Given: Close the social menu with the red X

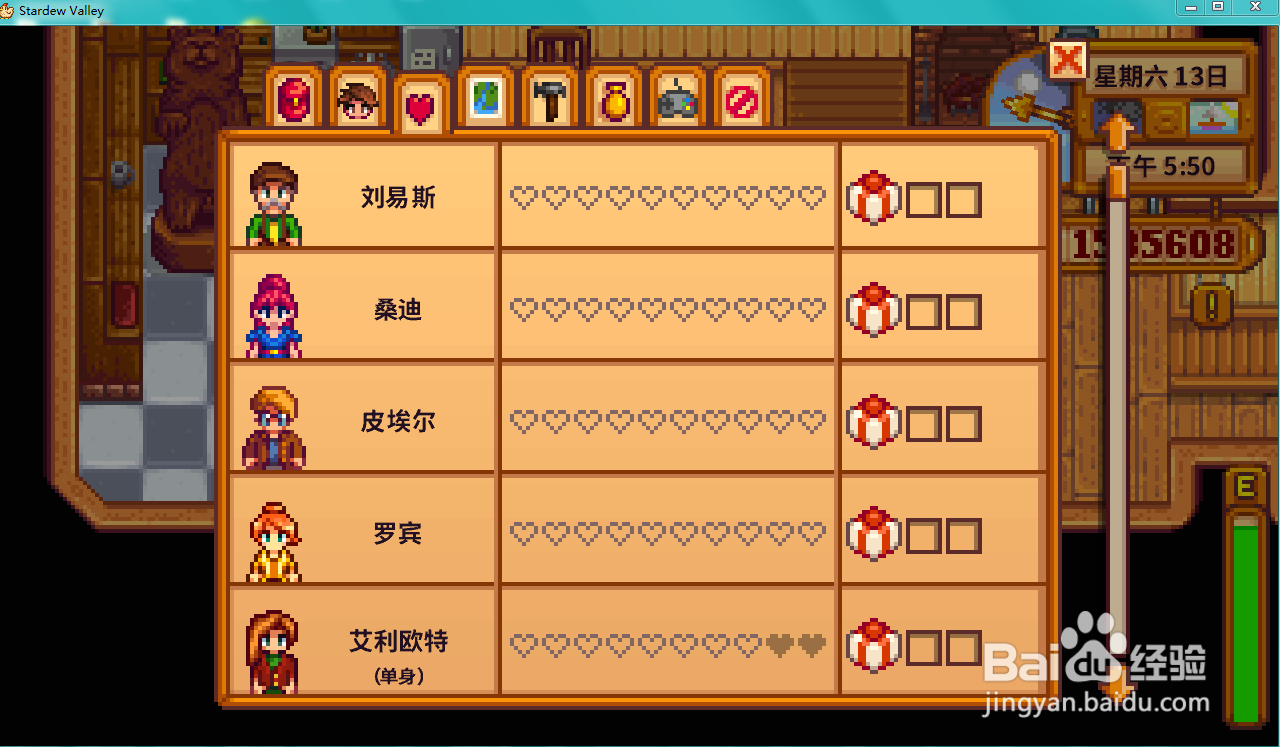Looking at the screenshot, I should 1068,62.
